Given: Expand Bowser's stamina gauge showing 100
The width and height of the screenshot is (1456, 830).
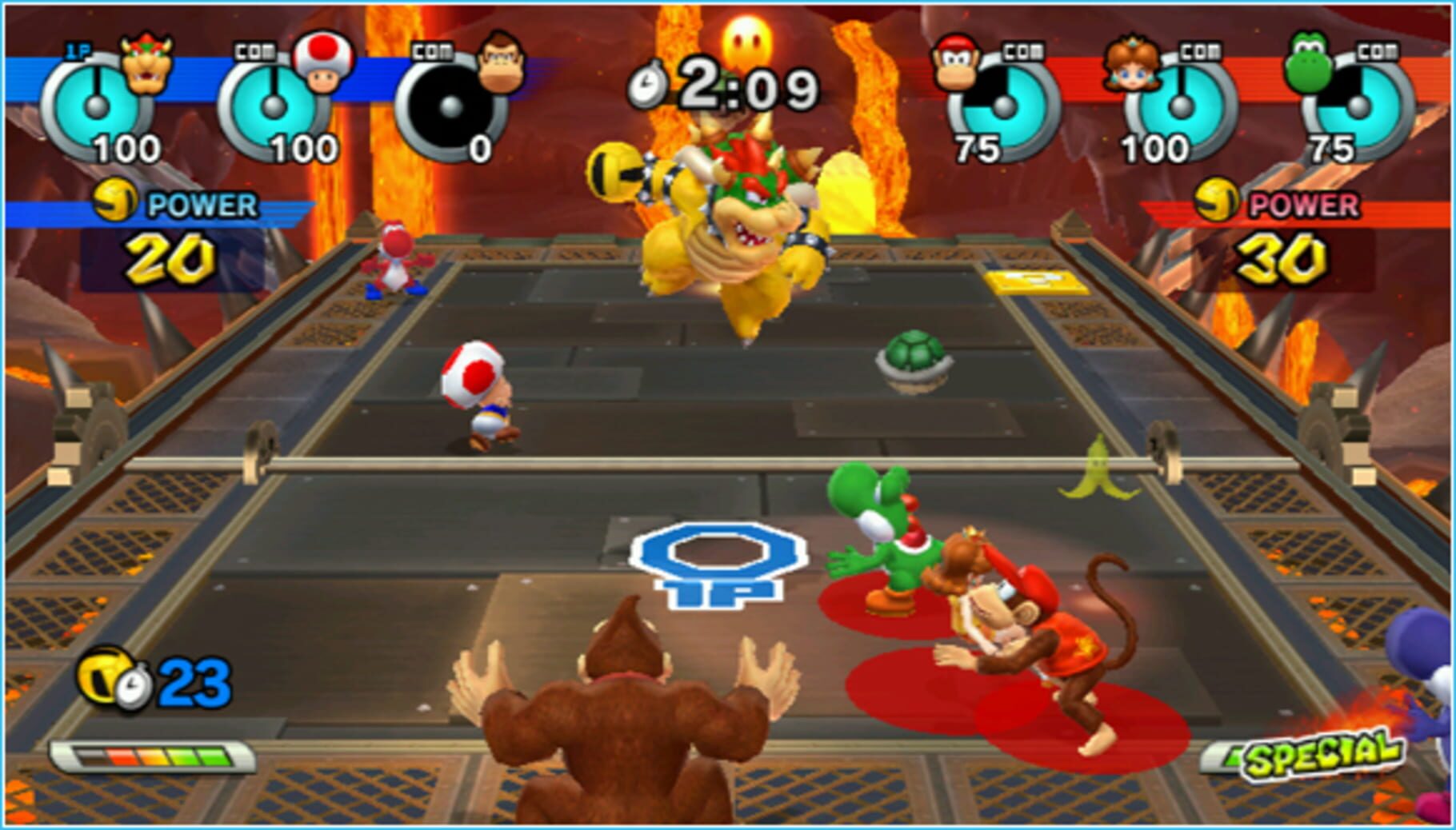Looking at the screenshot, I should click(x=94, y=104).
